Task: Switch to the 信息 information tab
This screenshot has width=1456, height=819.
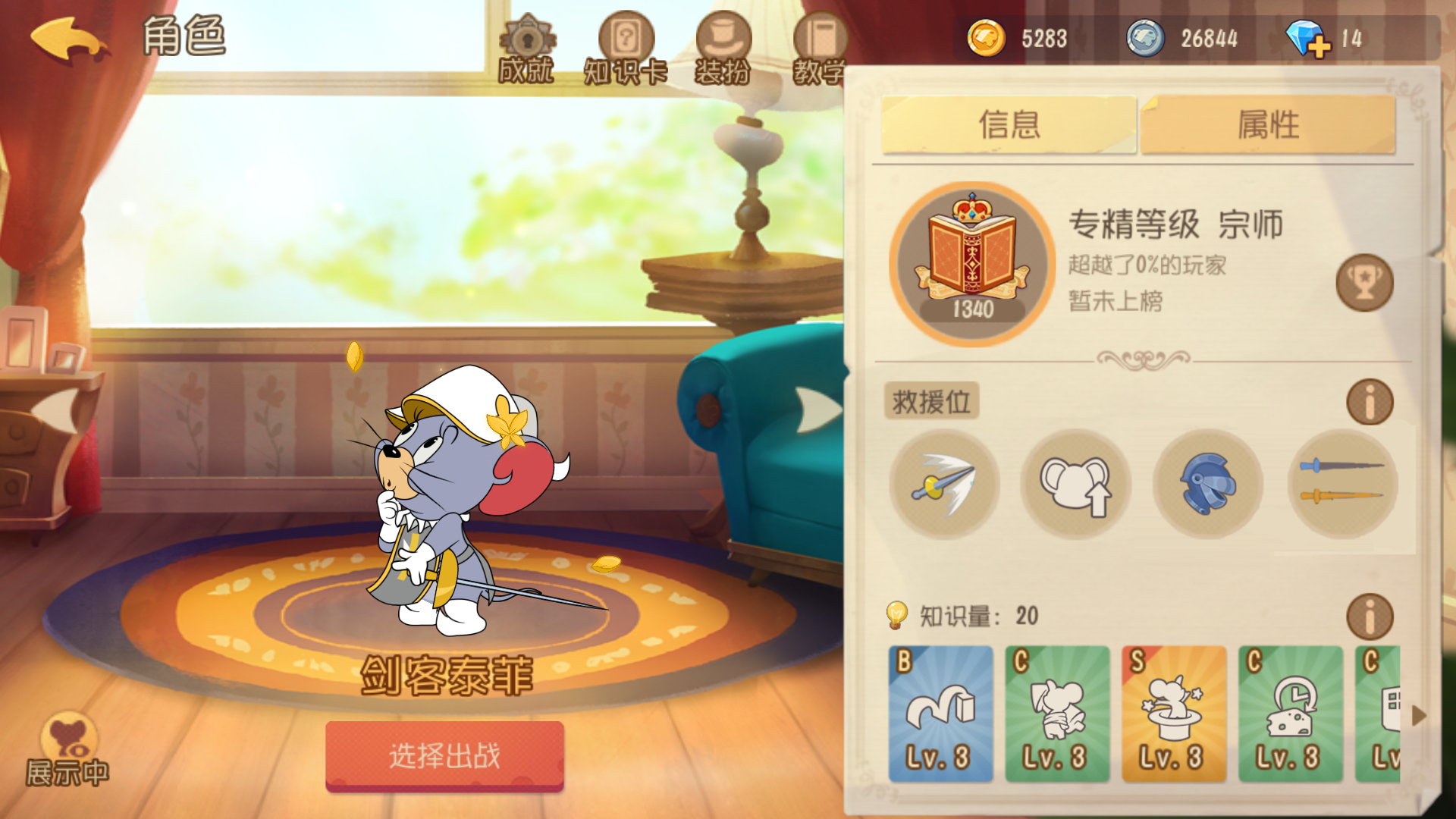Action: click(1009, 124)
